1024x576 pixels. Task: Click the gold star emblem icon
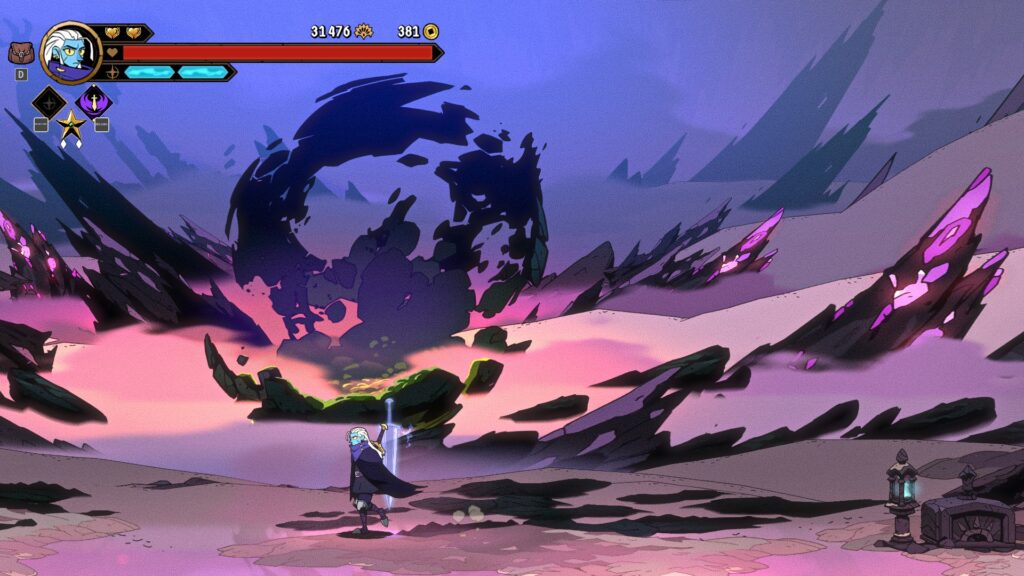(71, 127)
